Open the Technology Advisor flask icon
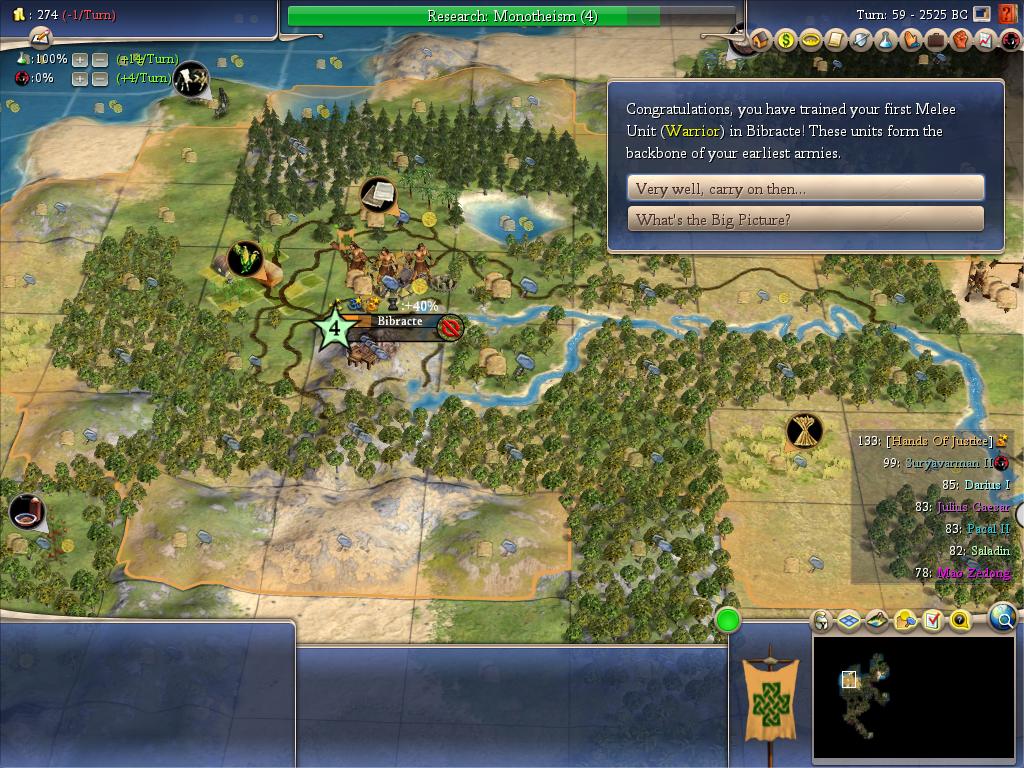 (x=886, y=40)
